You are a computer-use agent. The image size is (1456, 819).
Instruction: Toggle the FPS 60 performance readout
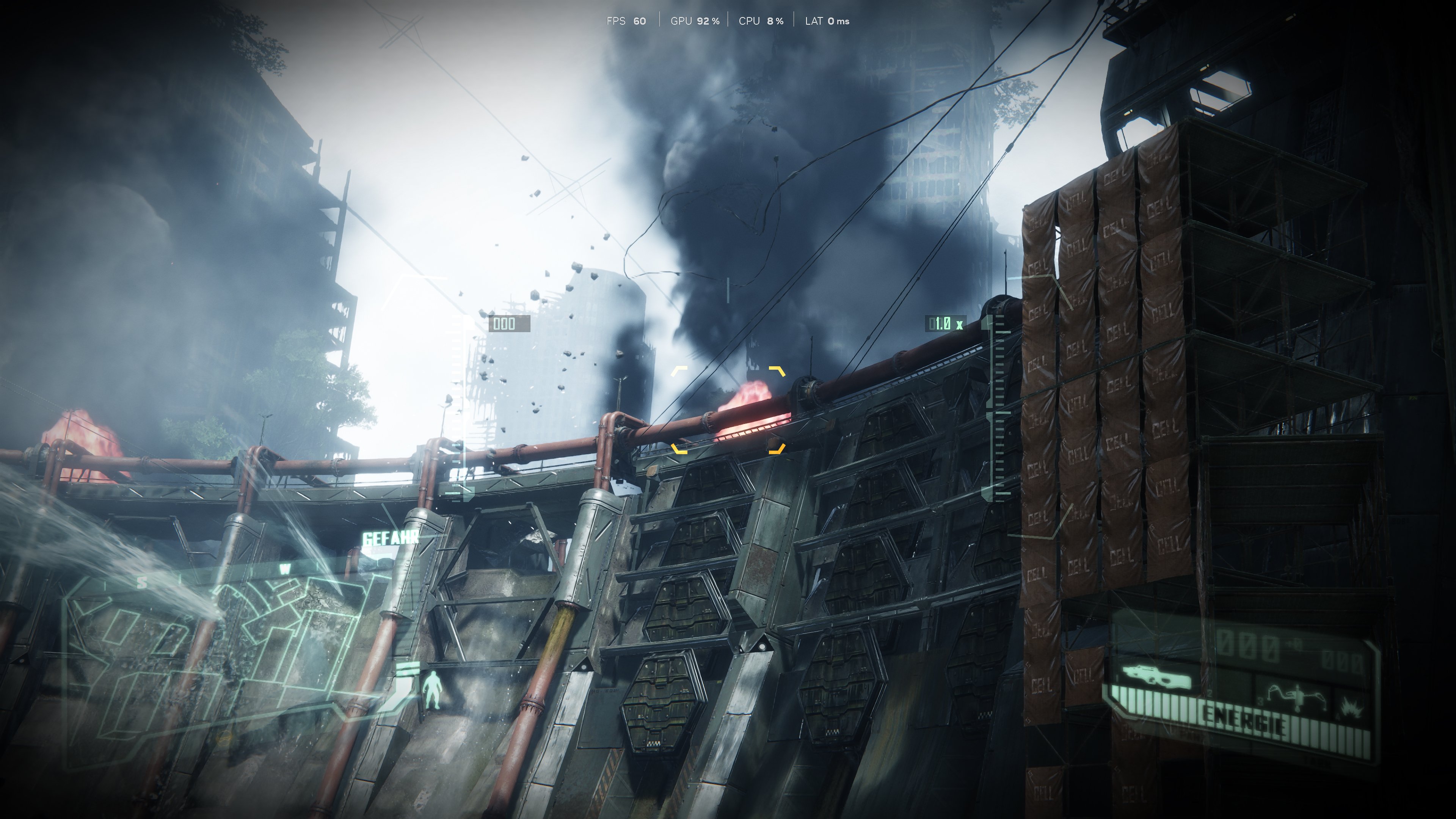tap(626, 21)
